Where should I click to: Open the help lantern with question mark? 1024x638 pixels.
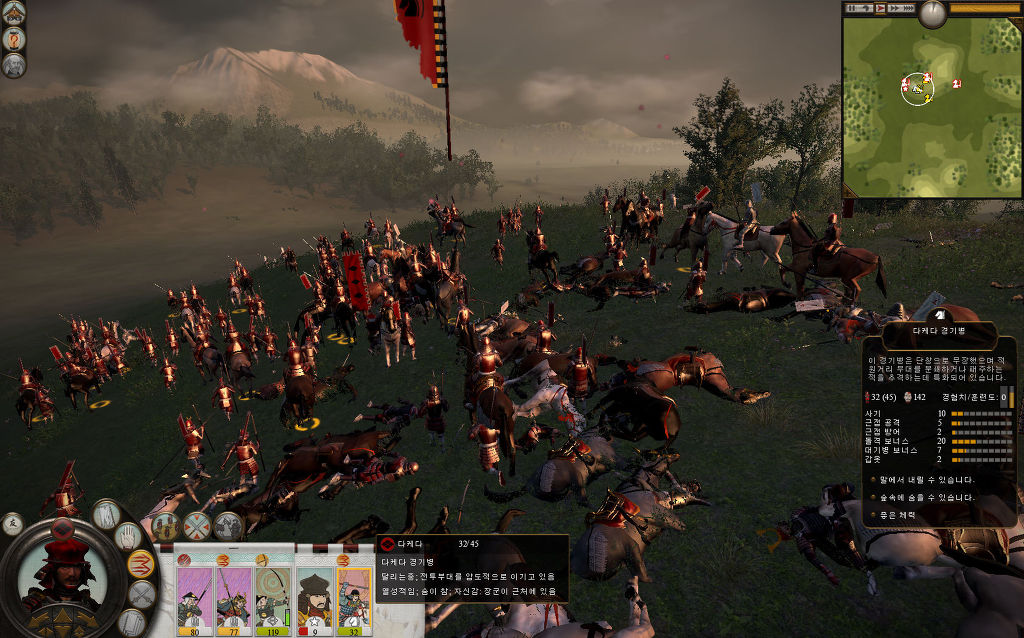14,39
